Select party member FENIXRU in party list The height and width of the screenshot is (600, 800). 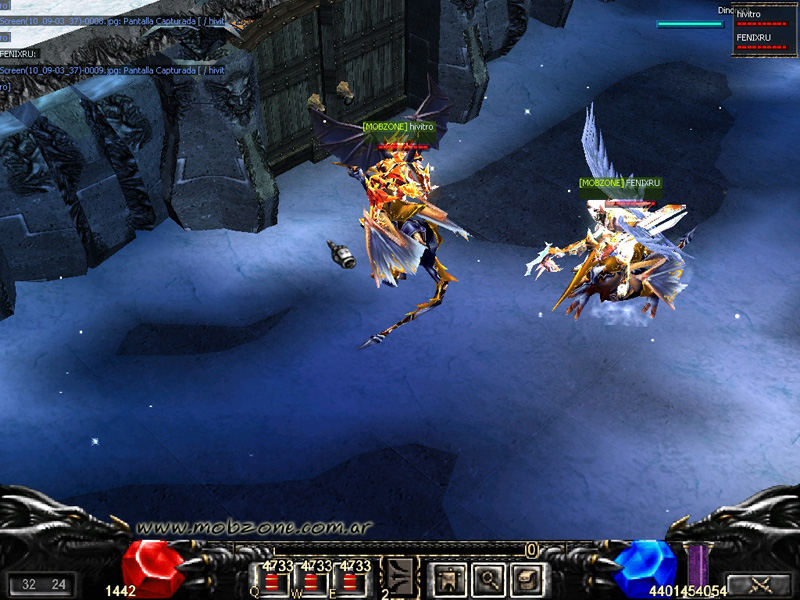coord(764,40)
